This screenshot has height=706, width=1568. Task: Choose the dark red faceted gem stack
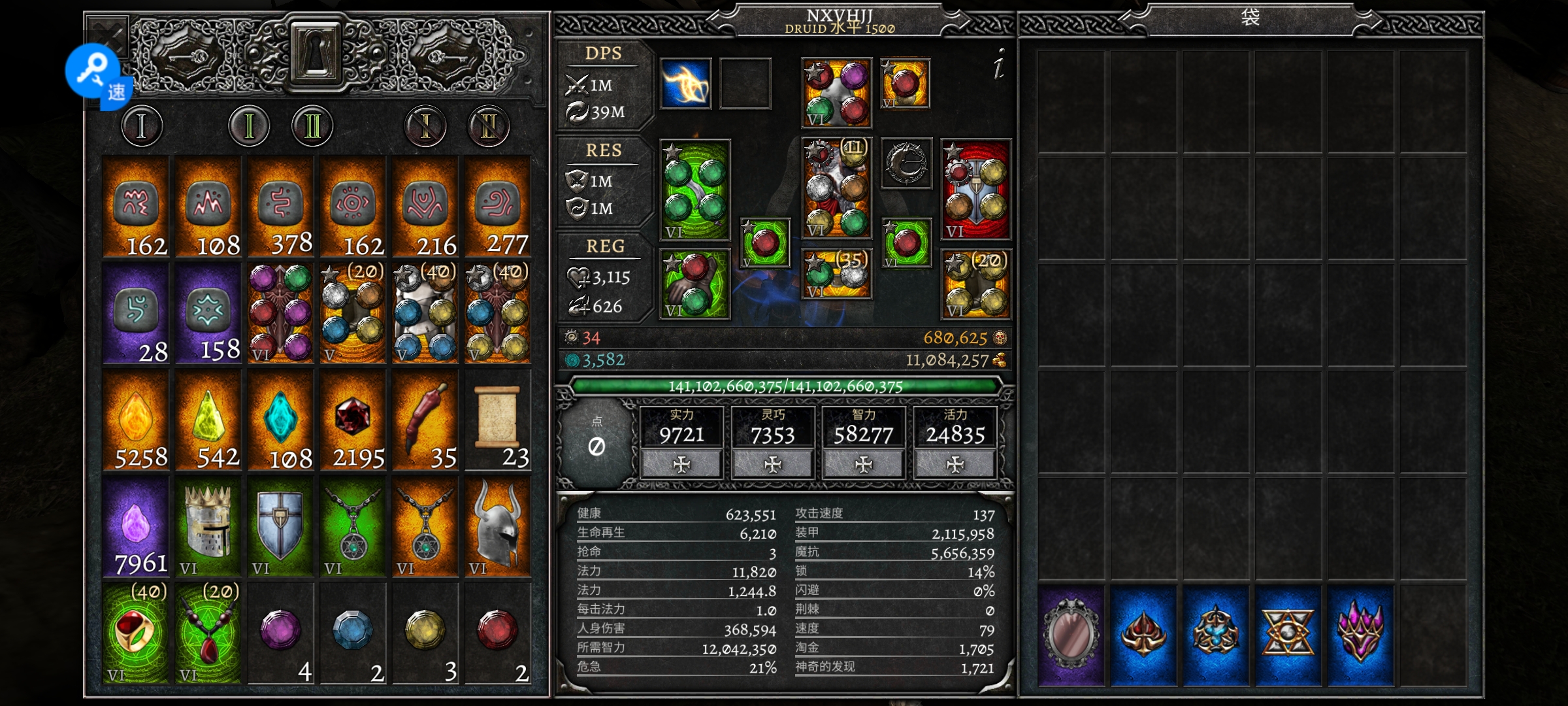click(x=353, y=422)
